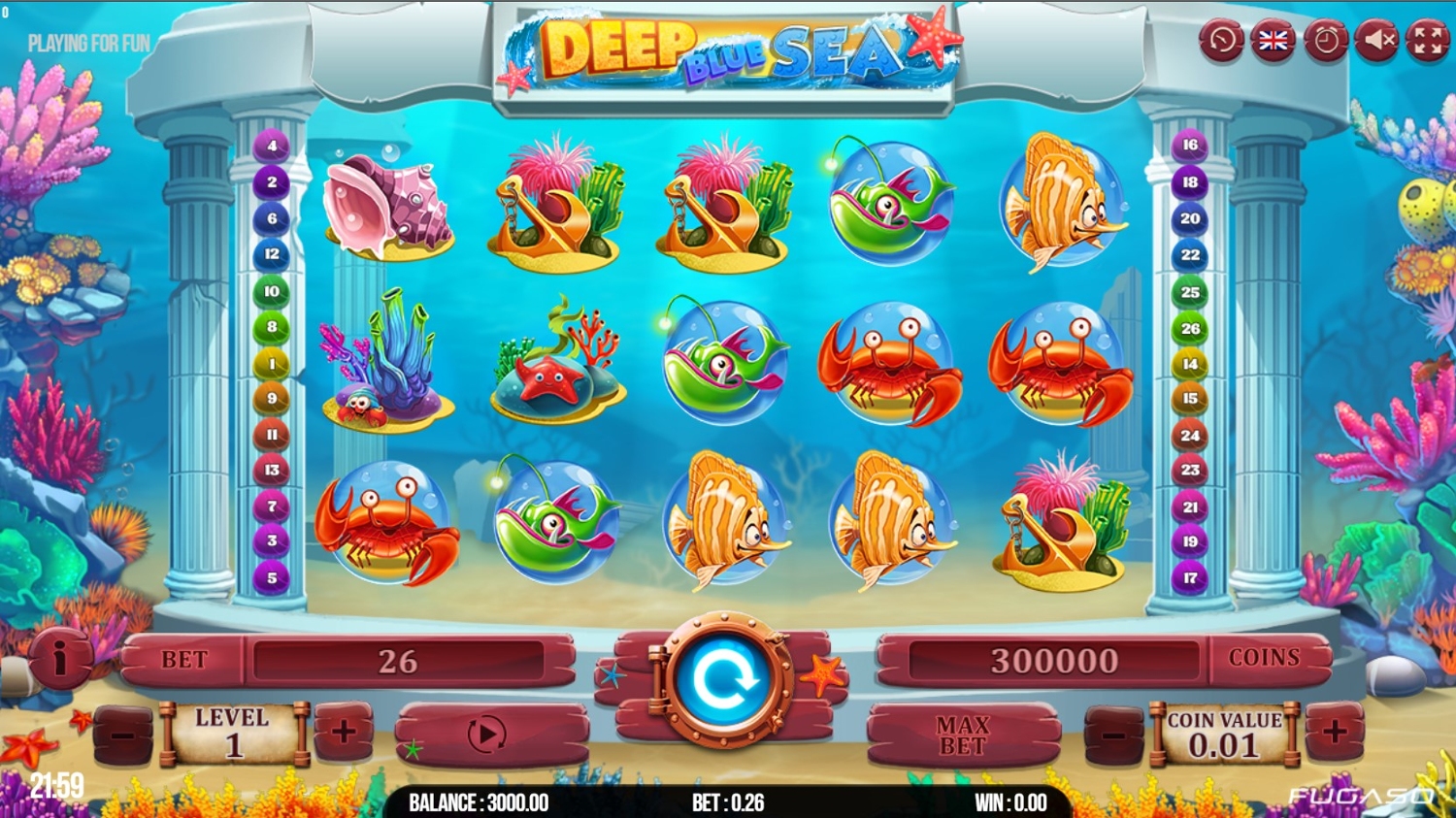Start autoplay with the play-arrow button

(487, 734)
